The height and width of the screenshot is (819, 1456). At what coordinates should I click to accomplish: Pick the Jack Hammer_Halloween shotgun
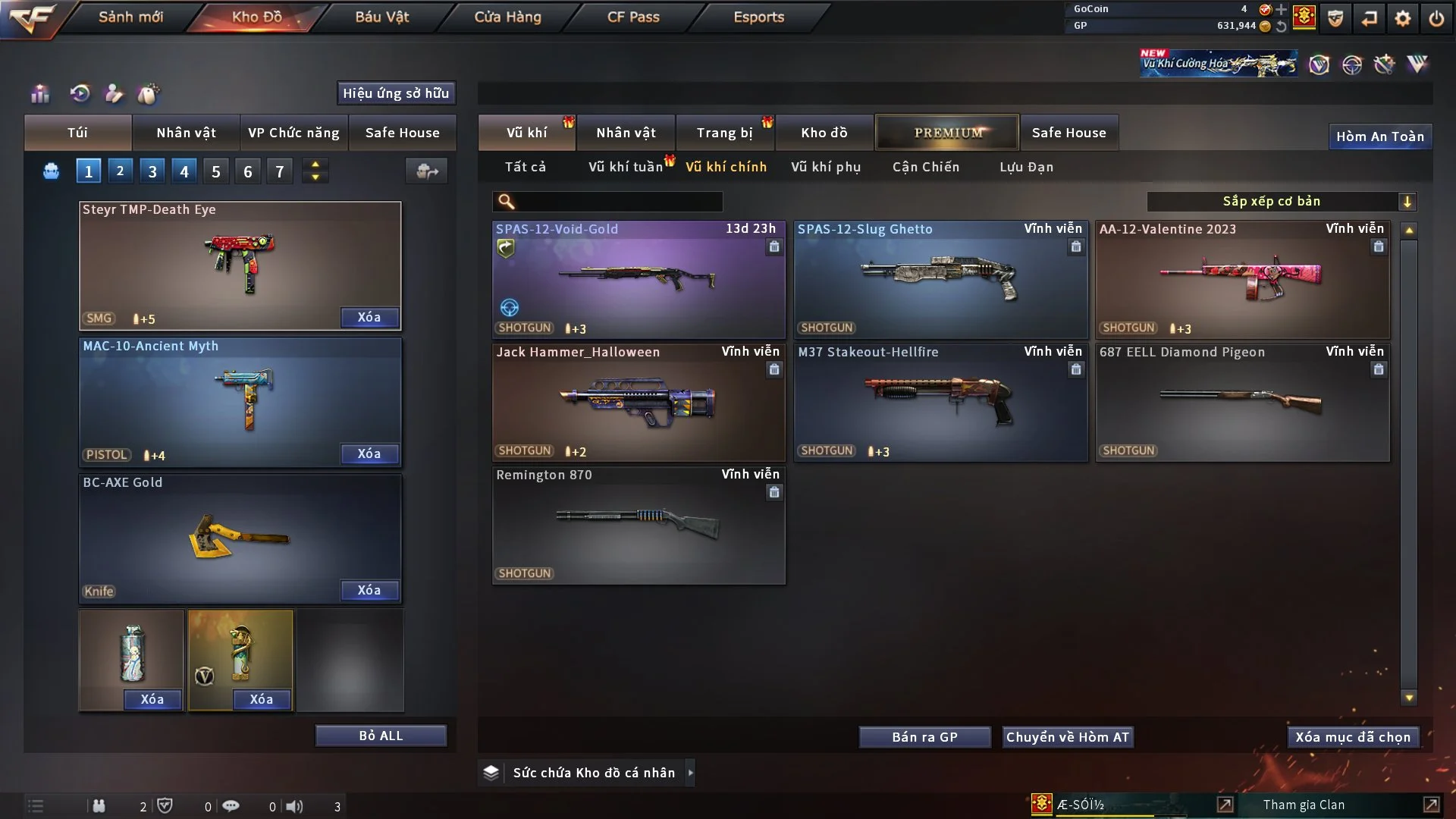[x=639, y=403]
